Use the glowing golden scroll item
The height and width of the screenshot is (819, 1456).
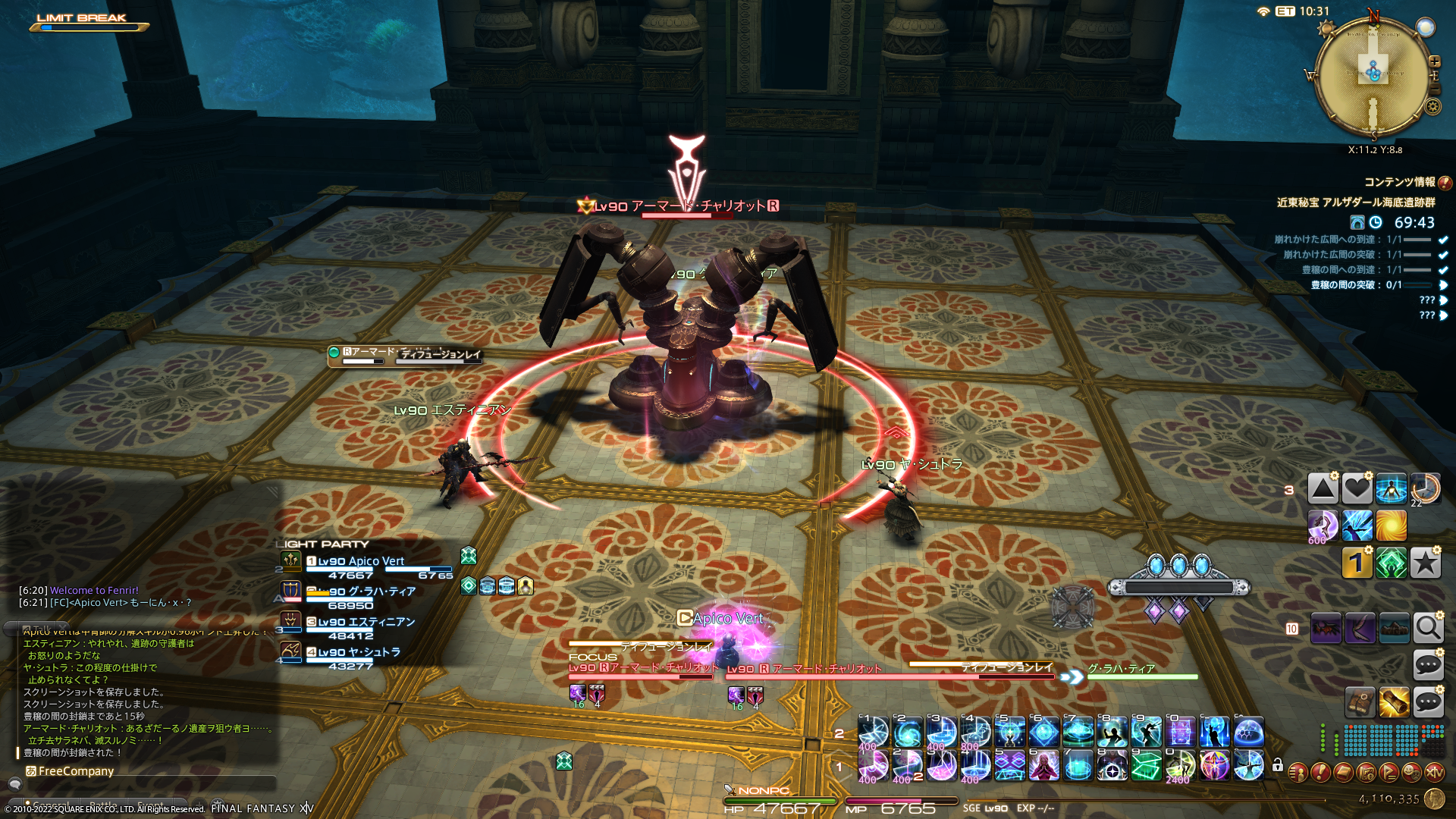tap(1394, 703)
